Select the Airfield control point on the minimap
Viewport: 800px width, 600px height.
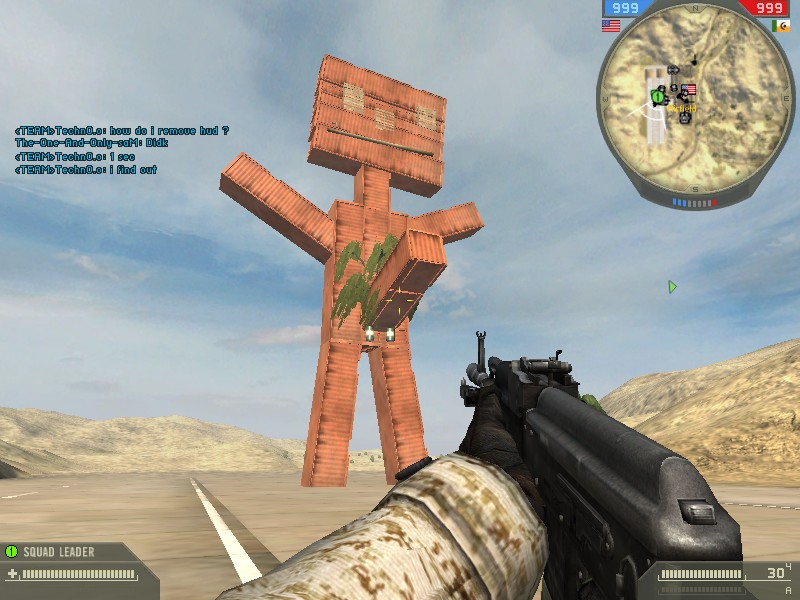[x=689, y=90]
